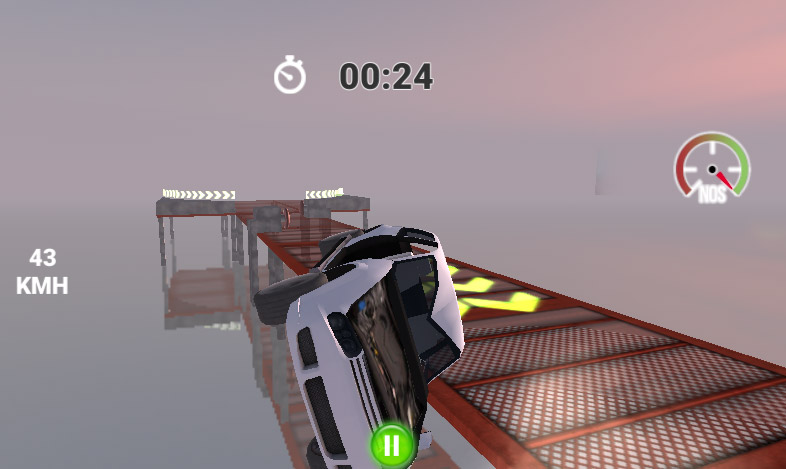Pause the game with the green button
Viewport: 786px width, 469px height.
[391, 446]
